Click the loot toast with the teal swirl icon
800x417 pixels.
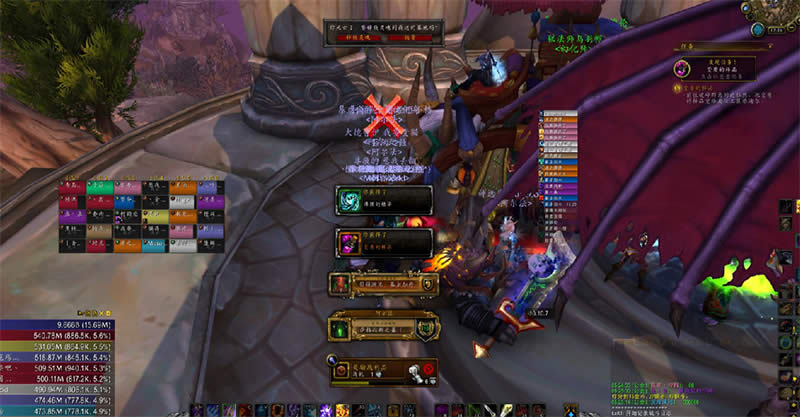pos(385,199)
